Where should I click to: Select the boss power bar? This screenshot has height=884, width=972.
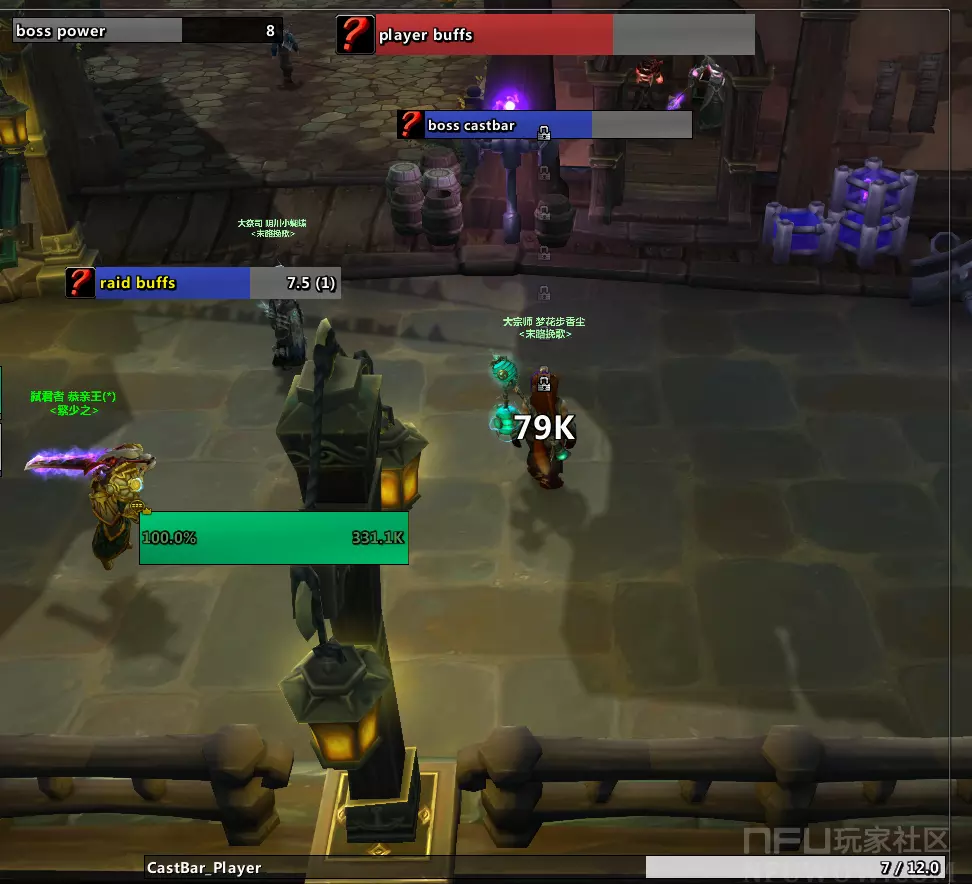coord(148,31)
